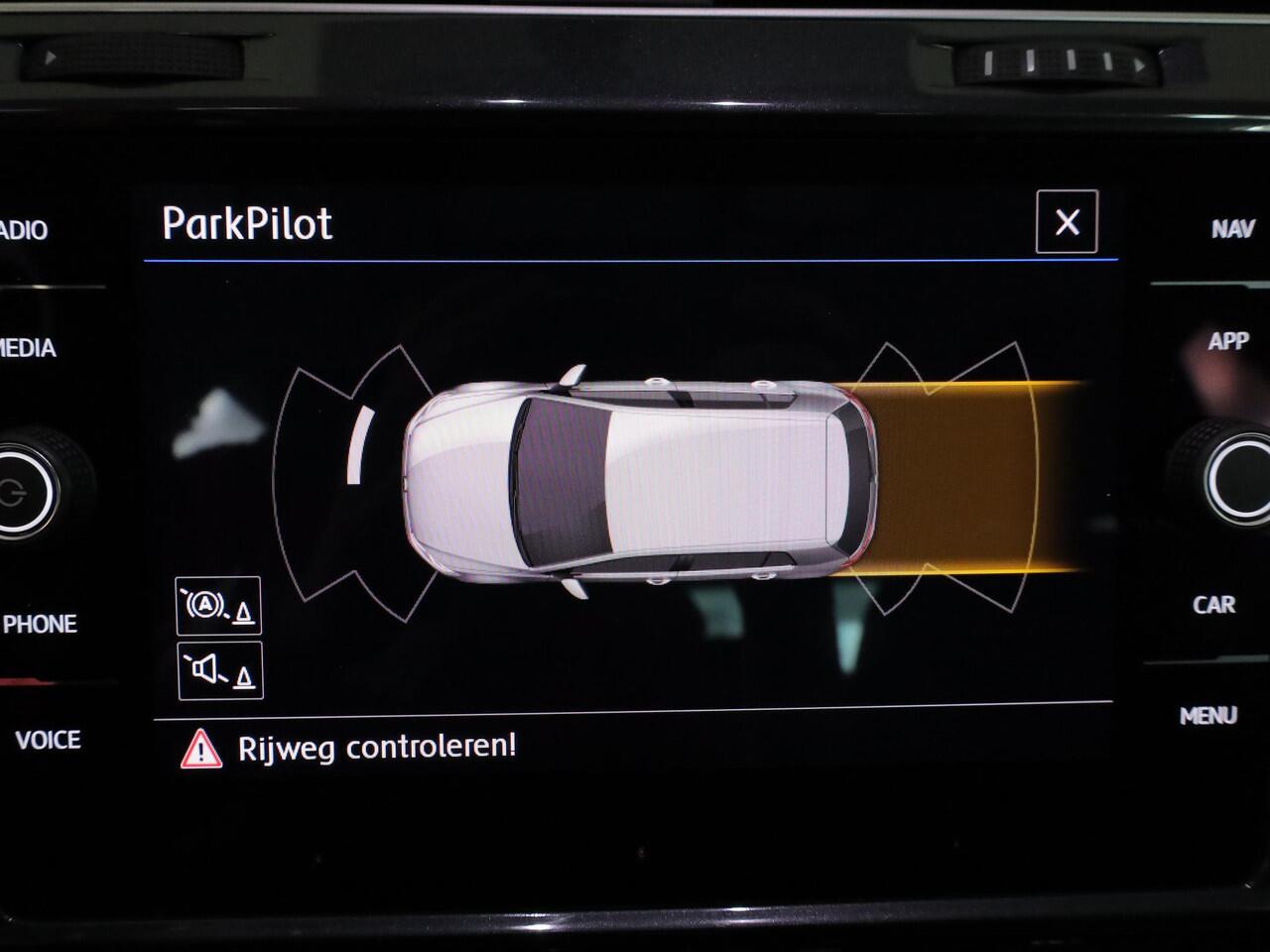Close the ParkPilot screen
The image size is (1270, 952).
pos(1067,222)
